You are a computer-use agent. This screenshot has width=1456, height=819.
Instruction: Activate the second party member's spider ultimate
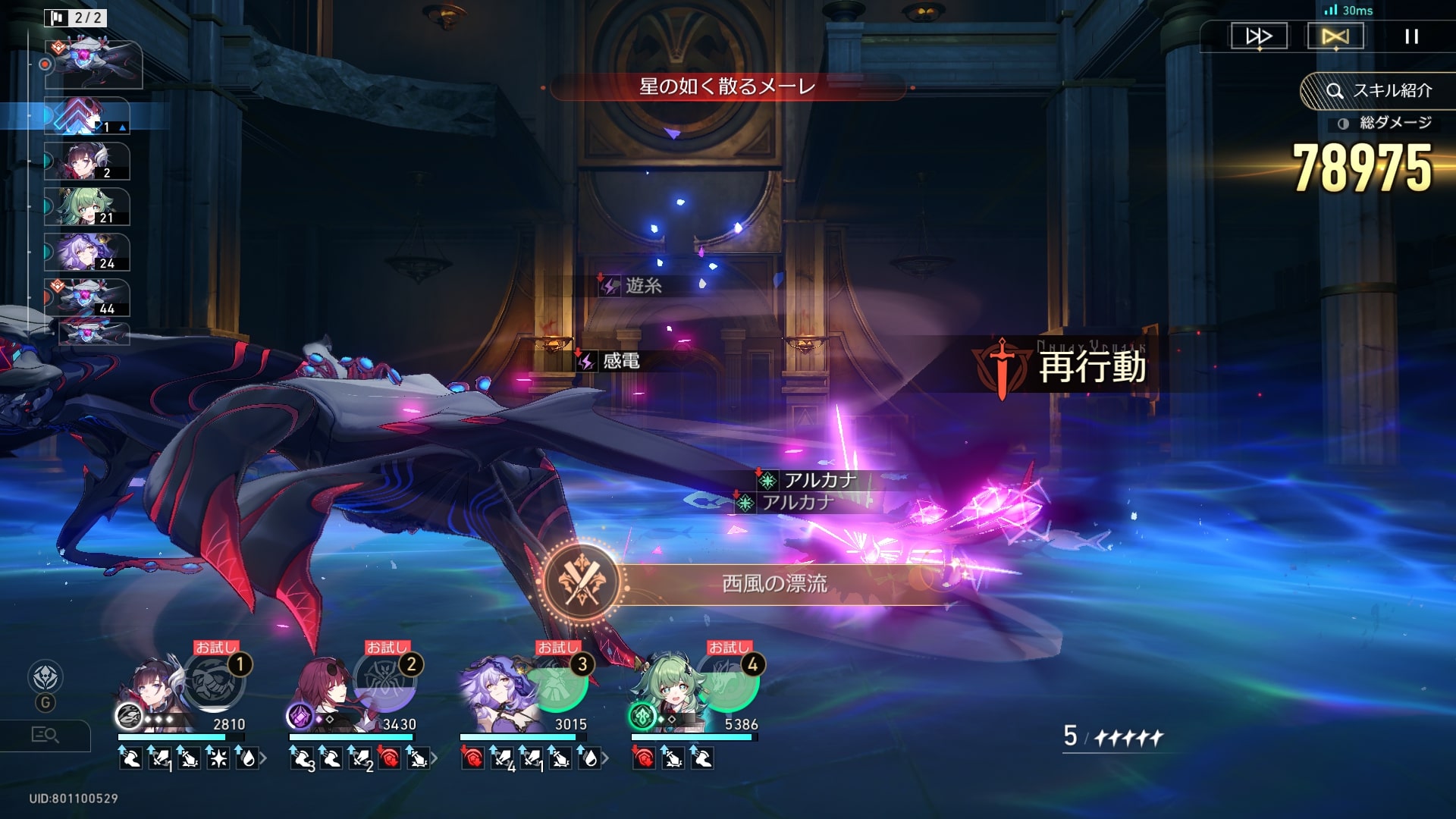pyautogui.click(x=387, y=680)
